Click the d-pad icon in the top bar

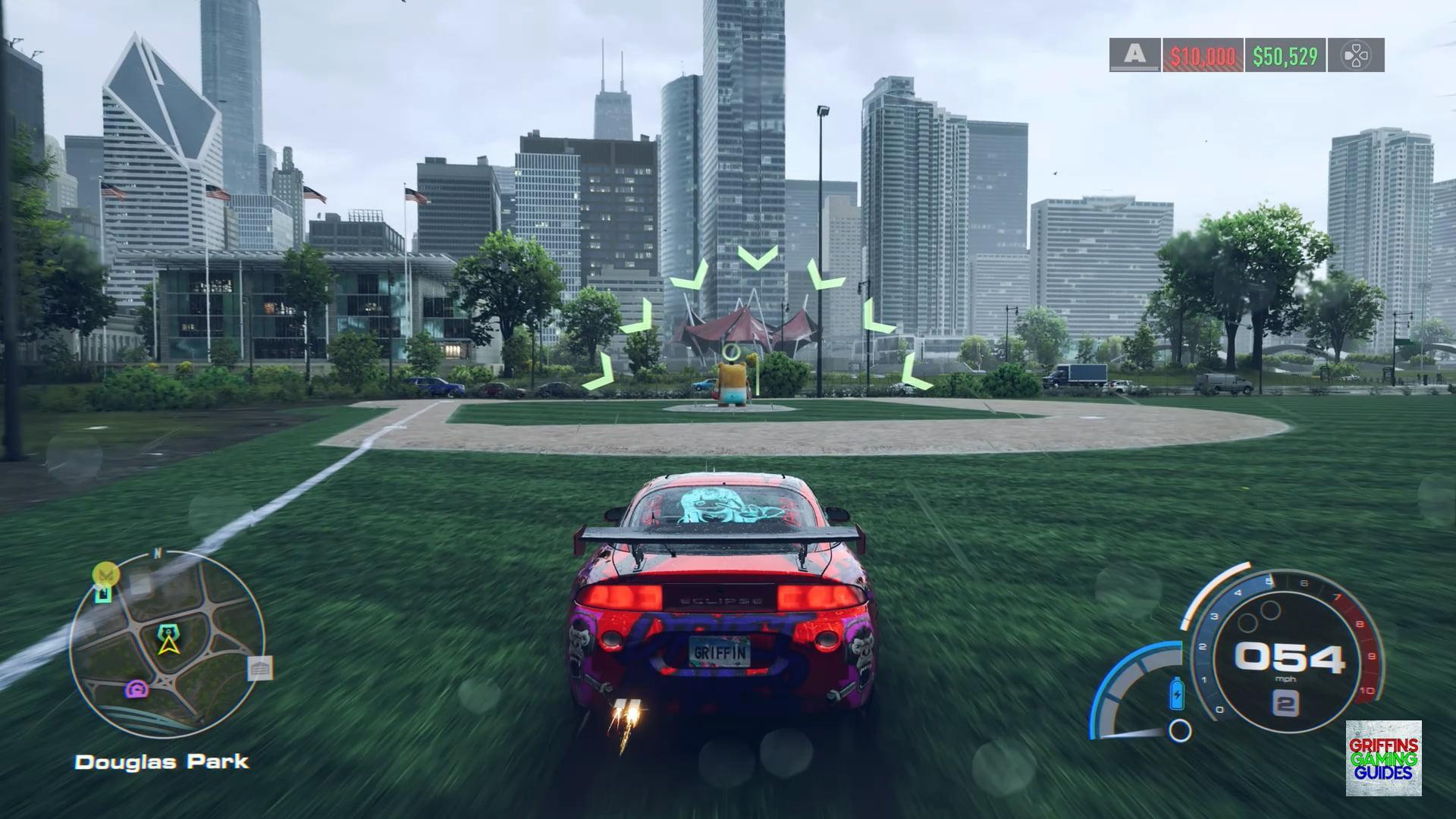(1356, 55)
